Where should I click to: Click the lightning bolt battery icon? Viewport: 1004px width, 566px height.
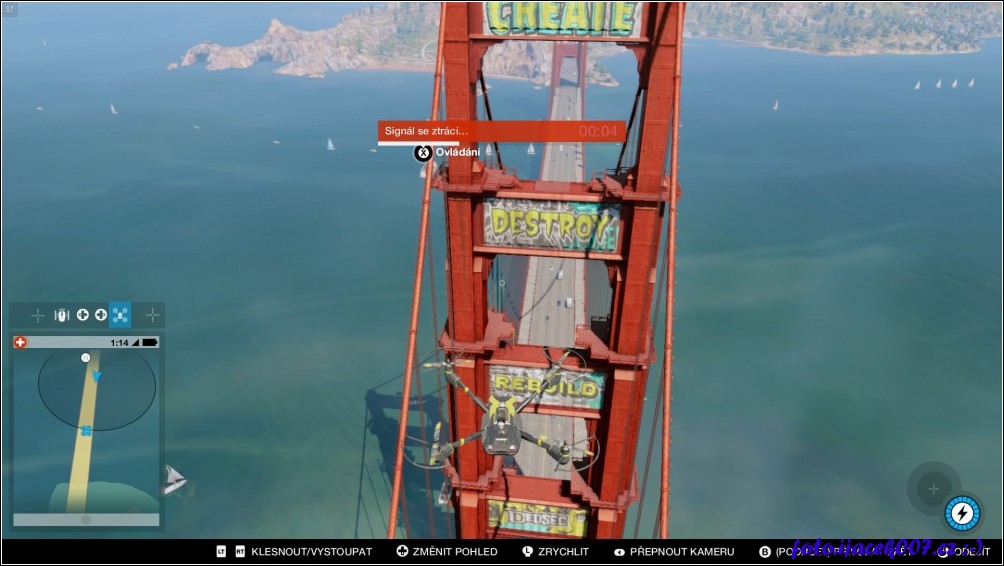point(962,513)
